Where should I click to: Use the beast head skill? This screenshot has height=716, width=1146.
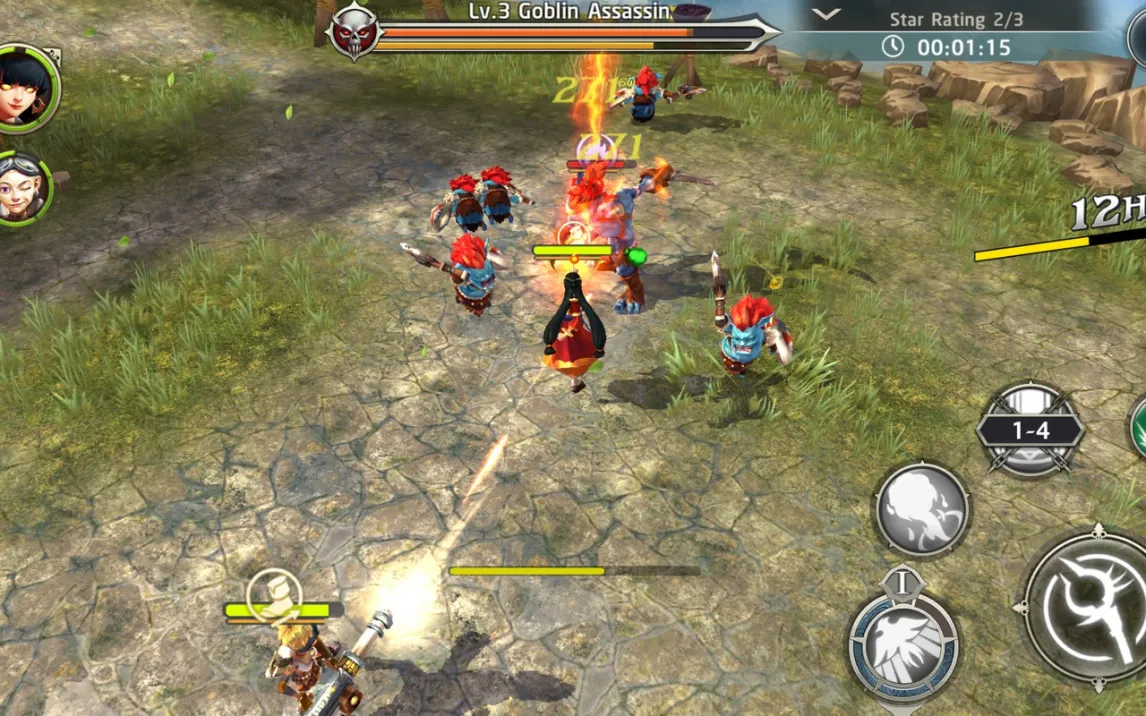coord(922,509)
